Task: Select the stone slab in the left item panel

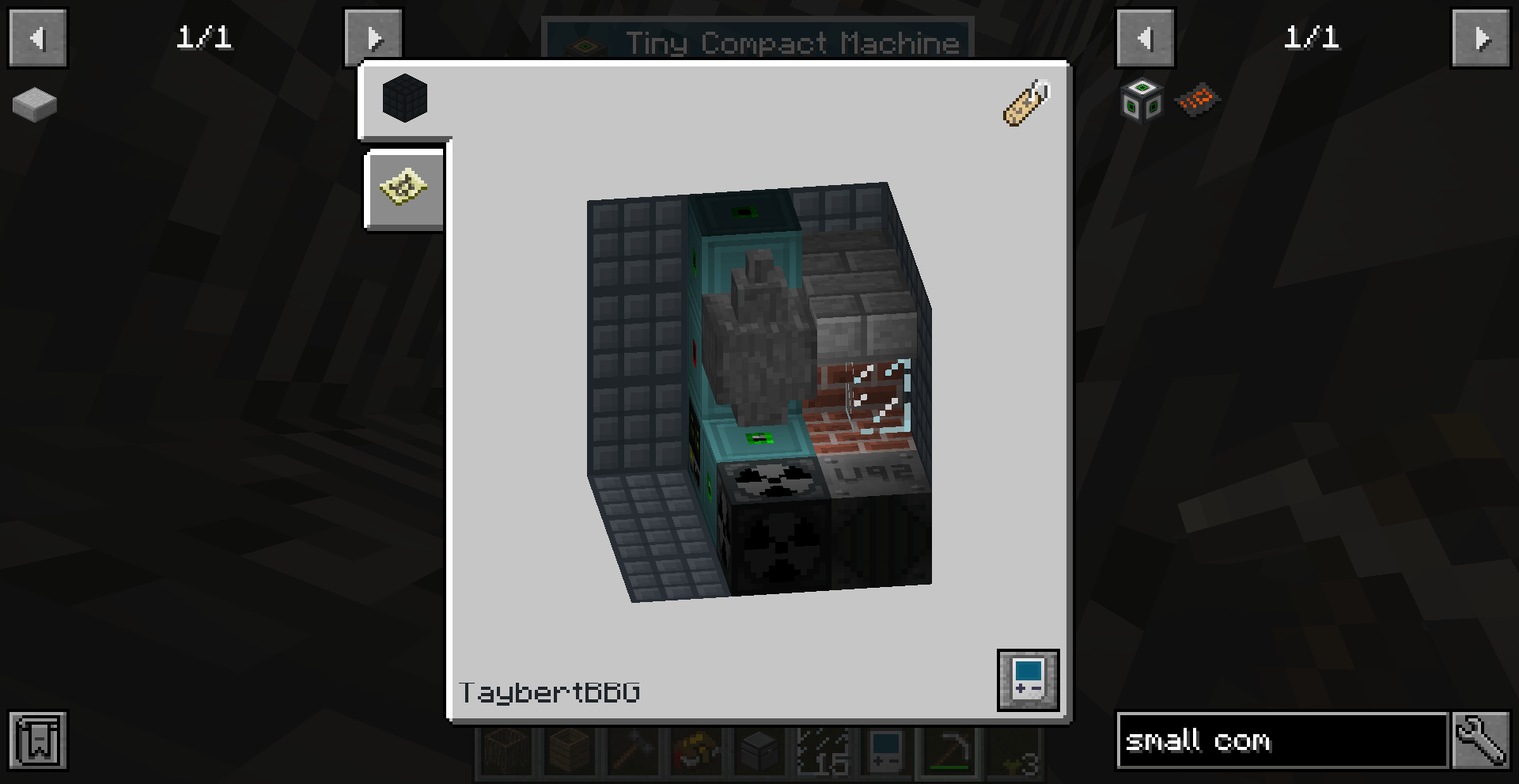Action: pos(32,103)
